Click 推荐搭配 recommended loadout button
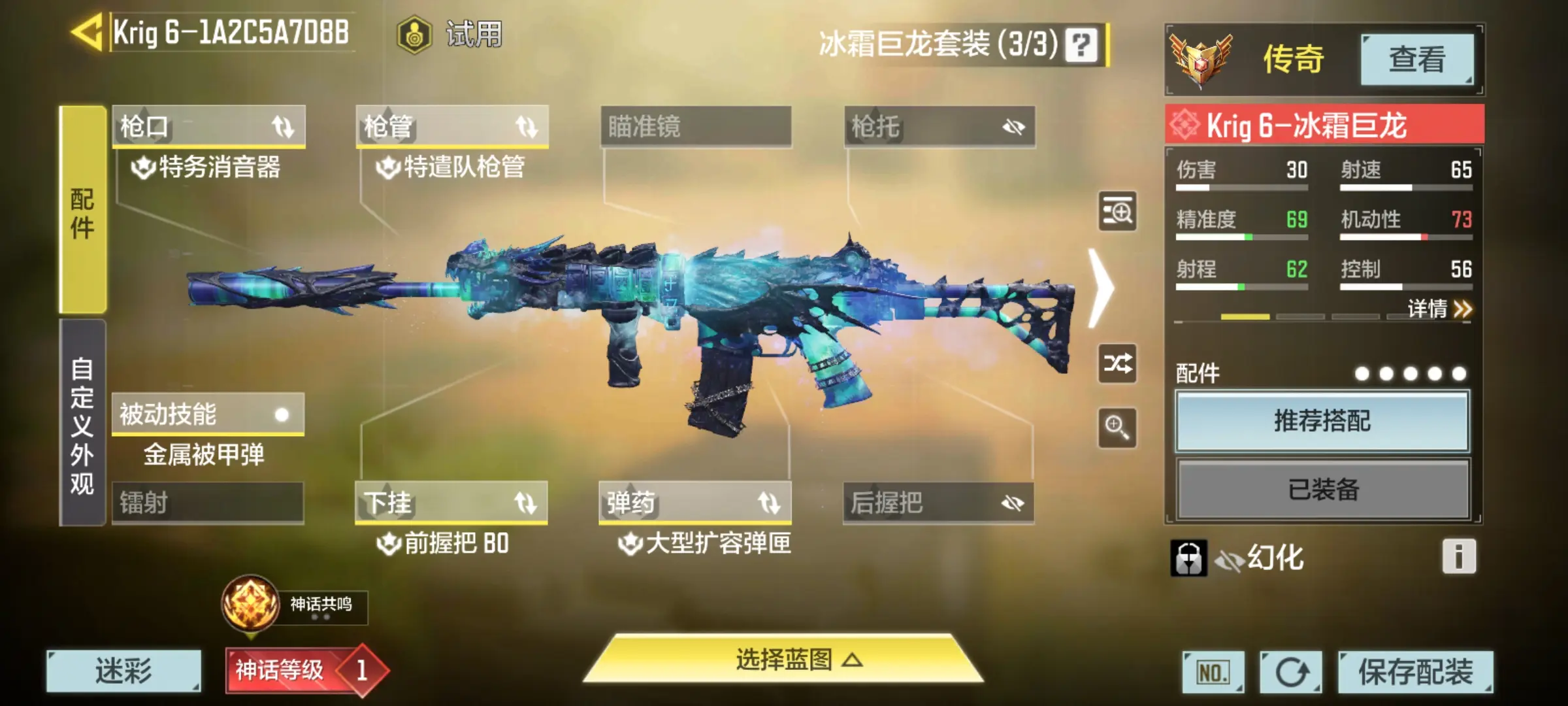The width and height of the screenshot is (1568, 706). 1322,421
